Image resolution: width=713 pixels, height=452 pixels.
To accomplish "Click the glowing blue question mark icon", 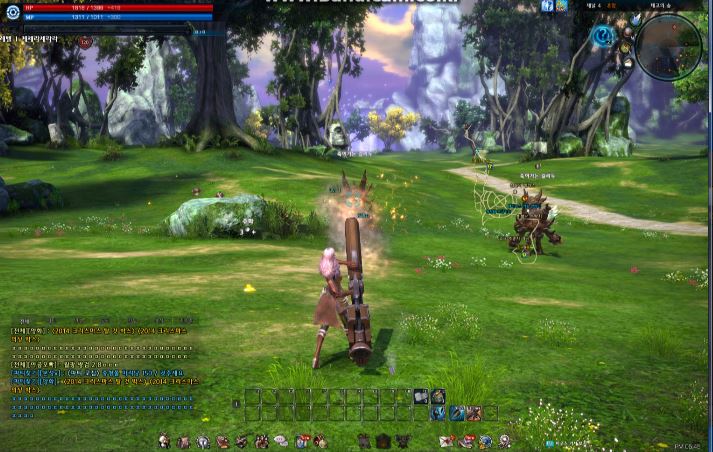I will (x=603, y=37).
